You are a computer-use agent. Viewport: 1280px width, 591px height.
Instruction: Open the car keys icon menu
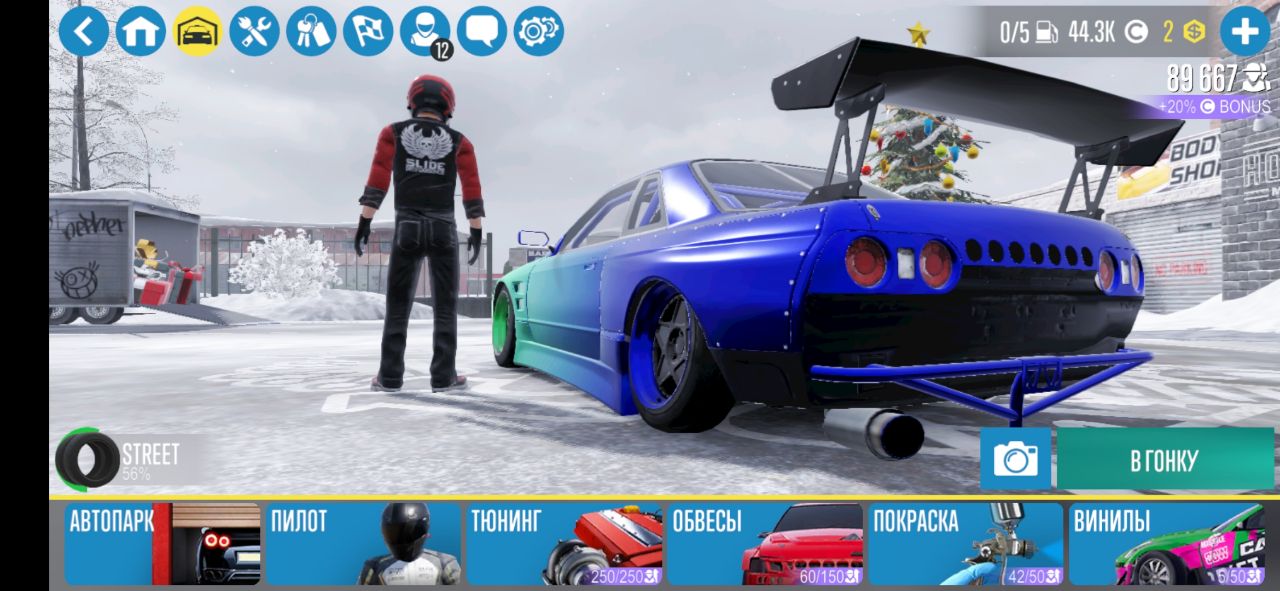click(x=311, y=31)
